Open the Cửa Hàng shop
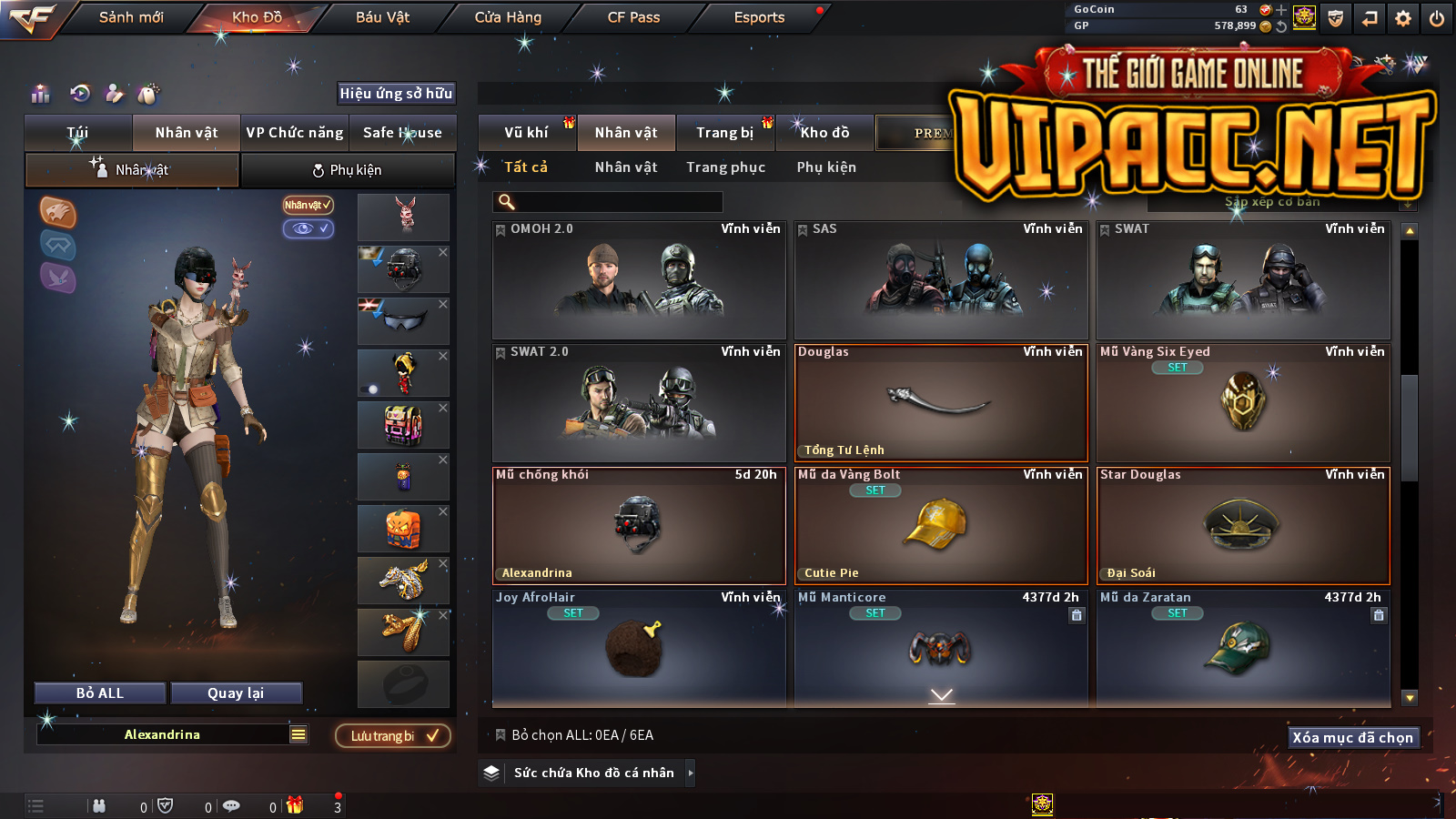 pos(508,17)
